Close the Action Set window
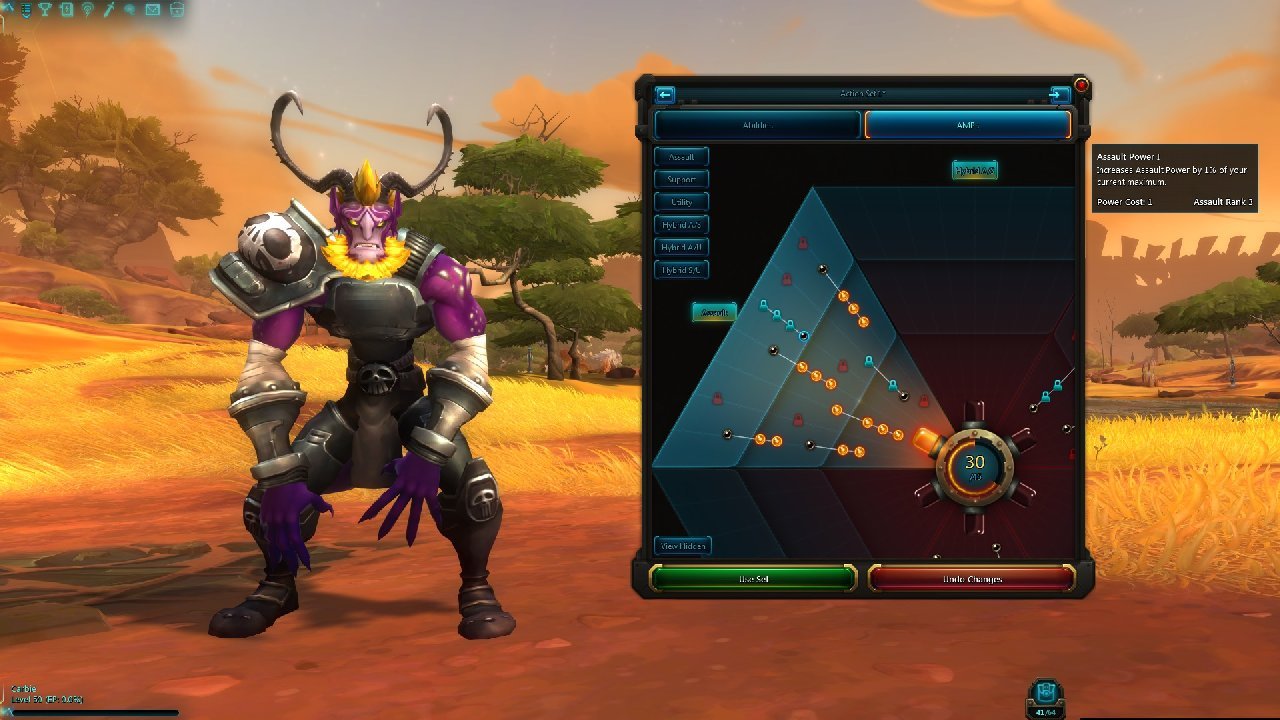The height and width of the screenshot is (720, 1280). point(1081,86)
